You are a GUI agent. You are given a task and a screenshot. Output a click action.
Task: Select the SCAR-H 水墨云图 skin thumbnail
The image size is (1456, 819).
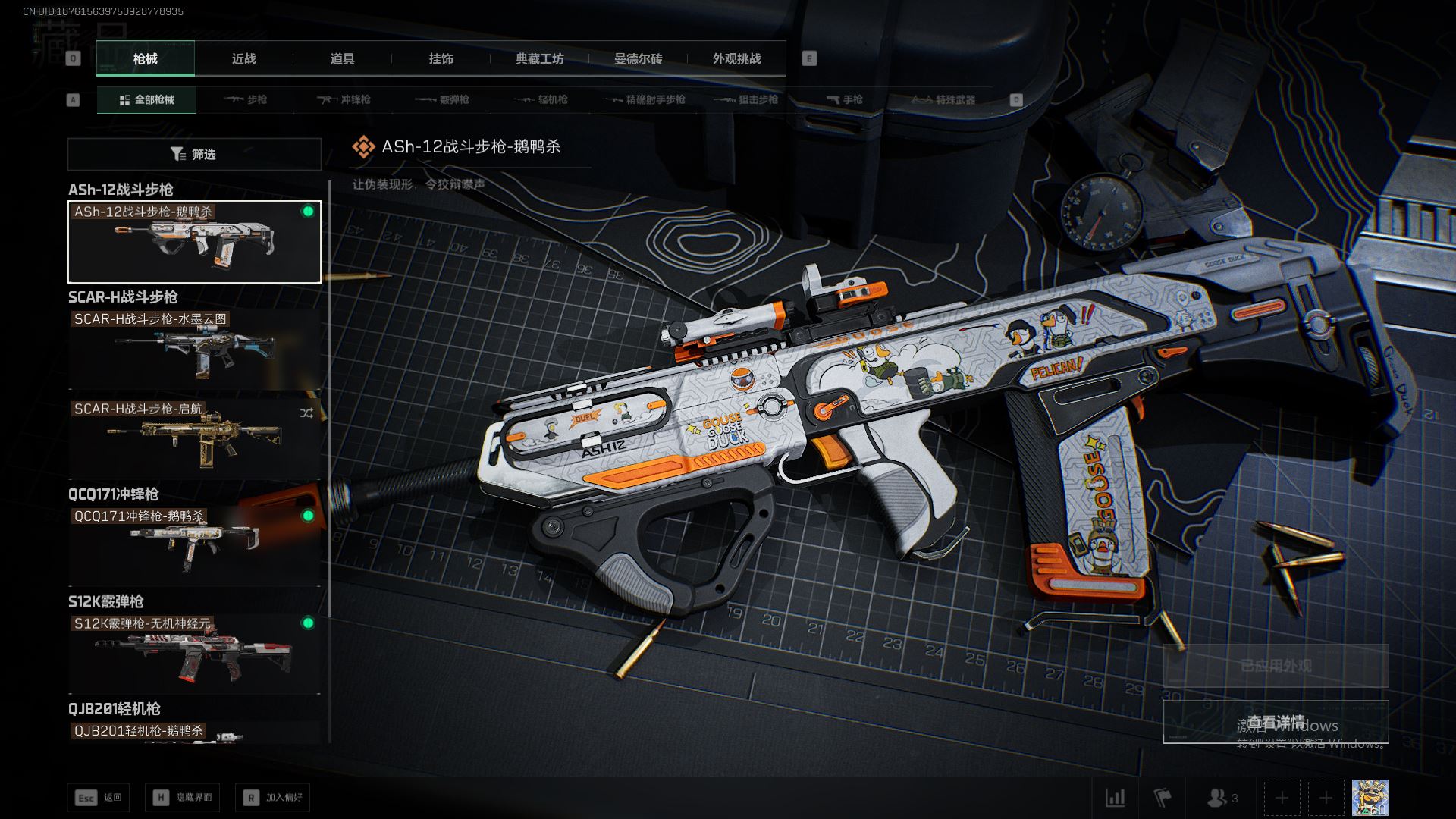(x=194, y=350)
